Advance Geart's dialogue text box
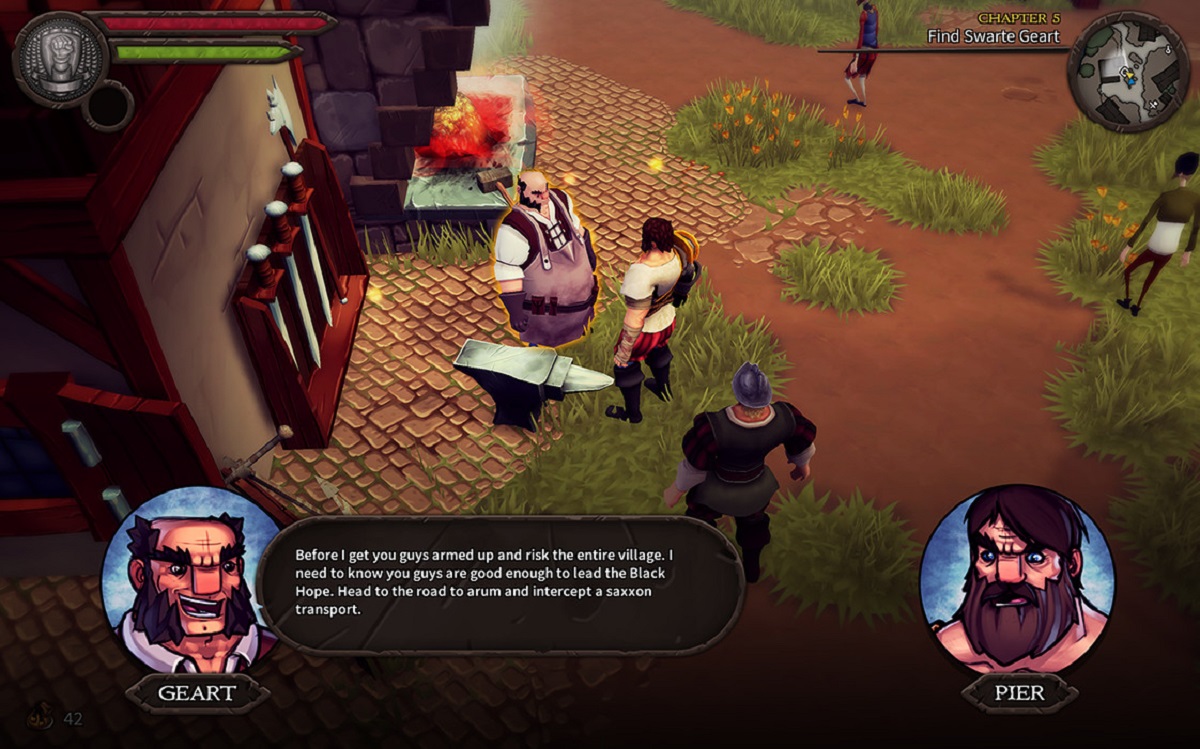 [501, 583]
